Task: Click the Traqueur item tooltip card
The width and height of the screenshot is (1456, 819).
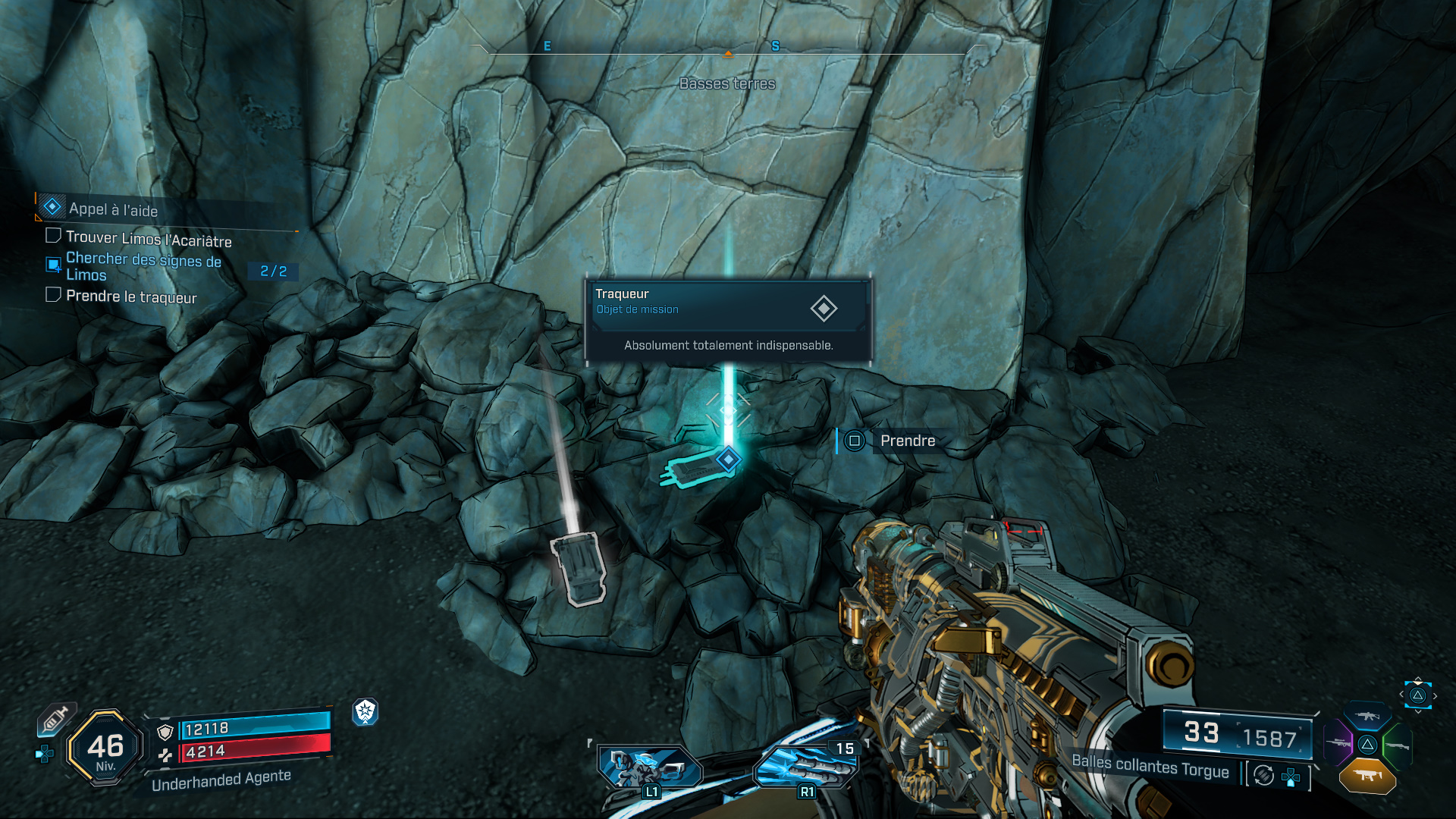Action: 728,320
